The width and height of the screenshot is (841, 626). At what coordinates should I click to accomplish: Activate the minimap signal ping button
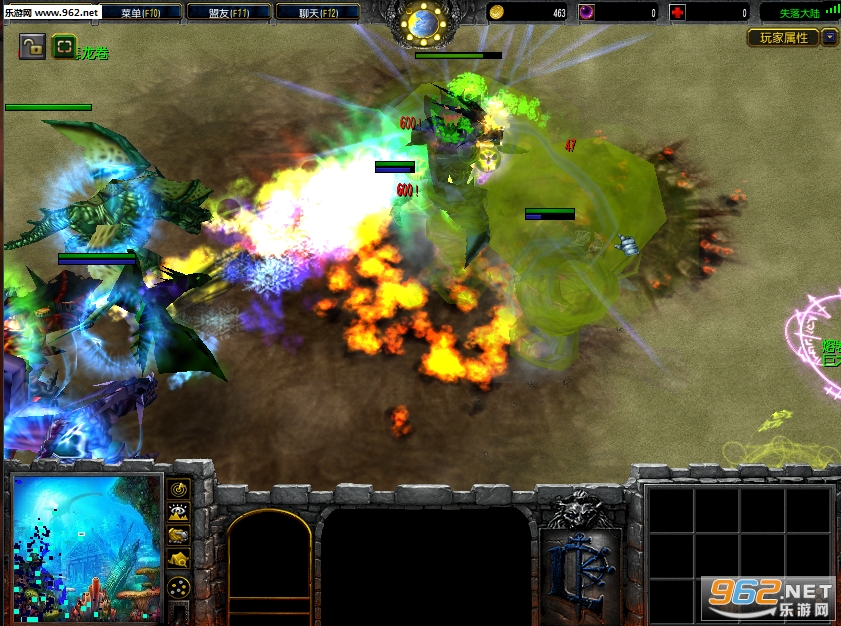tap(179, 489)
